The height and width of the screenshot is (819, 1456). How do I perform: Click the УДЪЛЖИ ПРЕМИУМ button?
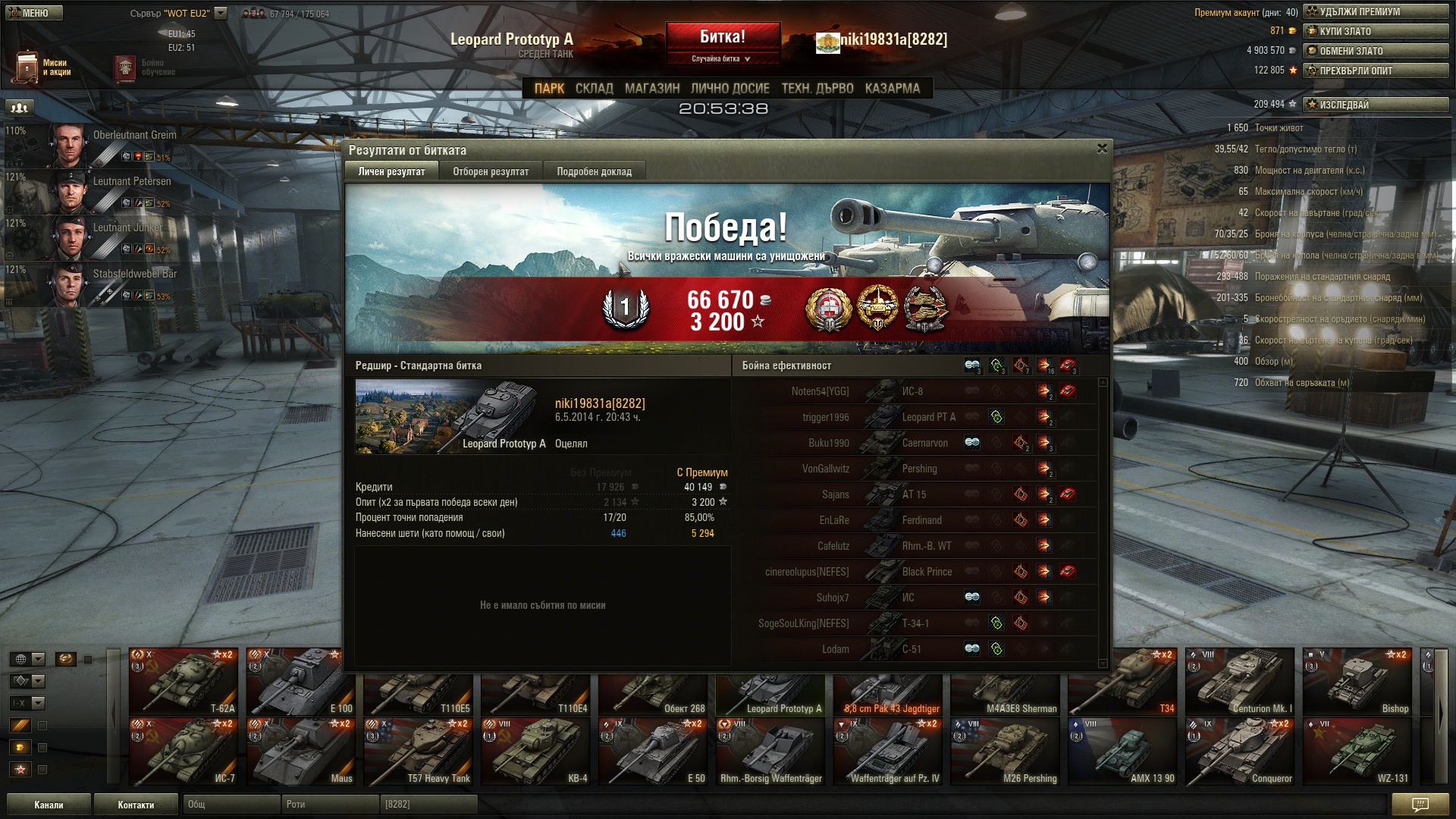pos(1375,11)
